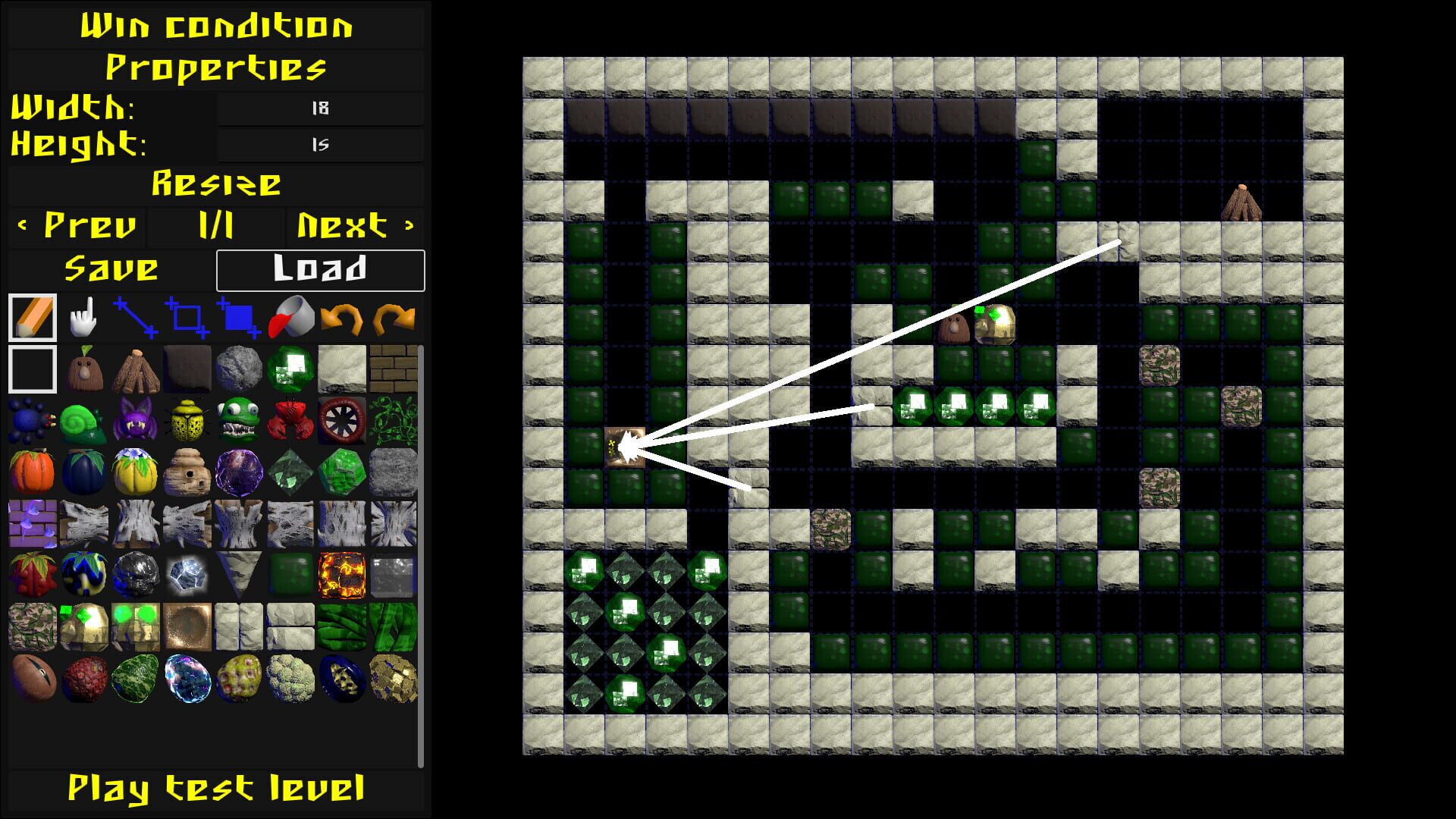Viewport: 1456px width, 819px height.
Task: Select the empty tile eraser swatch
Action: [x=32, y=369]
